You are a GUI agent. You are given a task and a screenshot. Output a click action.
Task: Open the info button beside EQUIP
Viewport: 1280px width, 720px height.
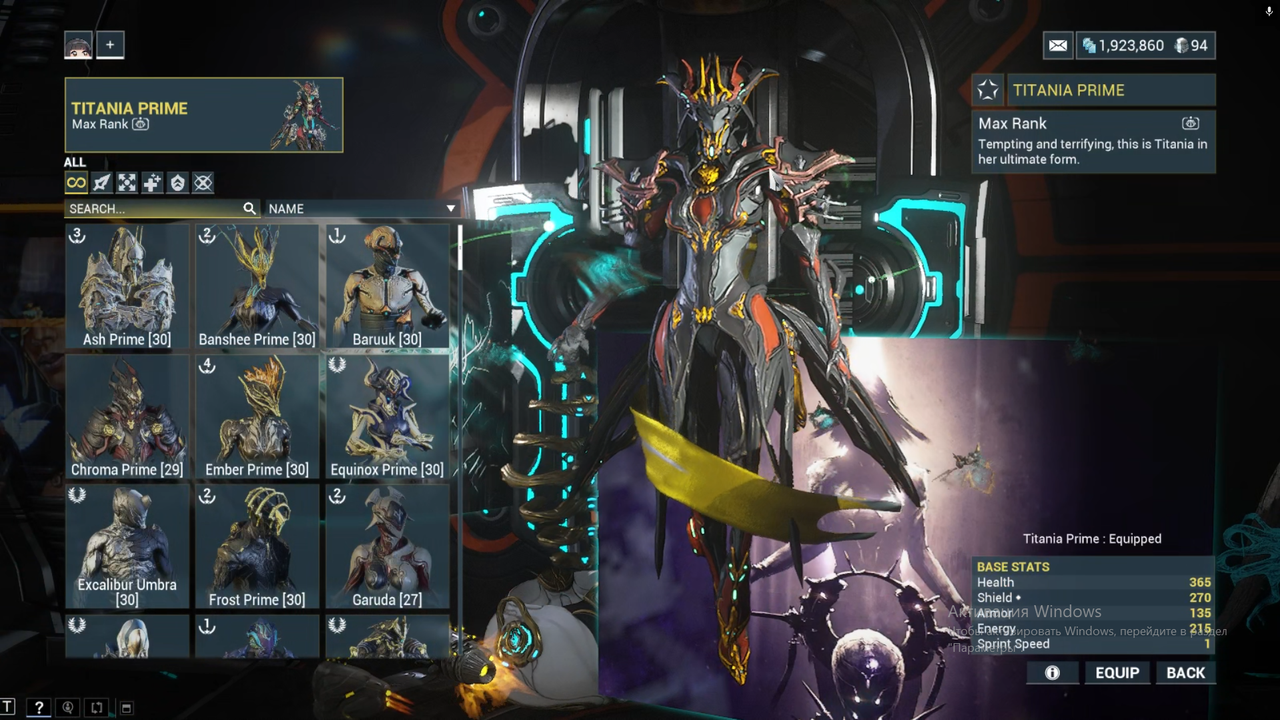[x=1052, y=673]
